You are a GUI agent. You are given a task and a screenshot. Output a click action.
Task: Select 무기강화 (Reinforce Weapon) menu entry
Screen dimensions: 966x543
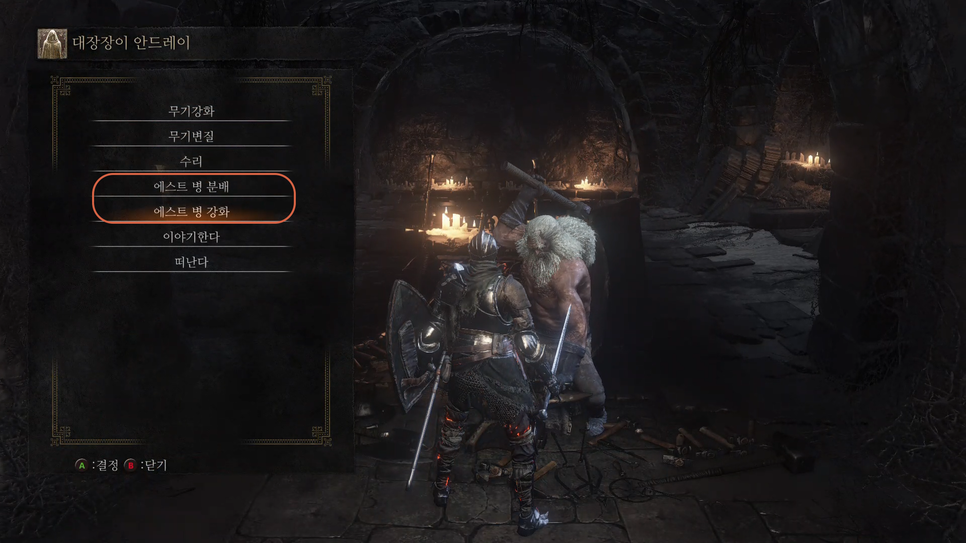[191, 111]
